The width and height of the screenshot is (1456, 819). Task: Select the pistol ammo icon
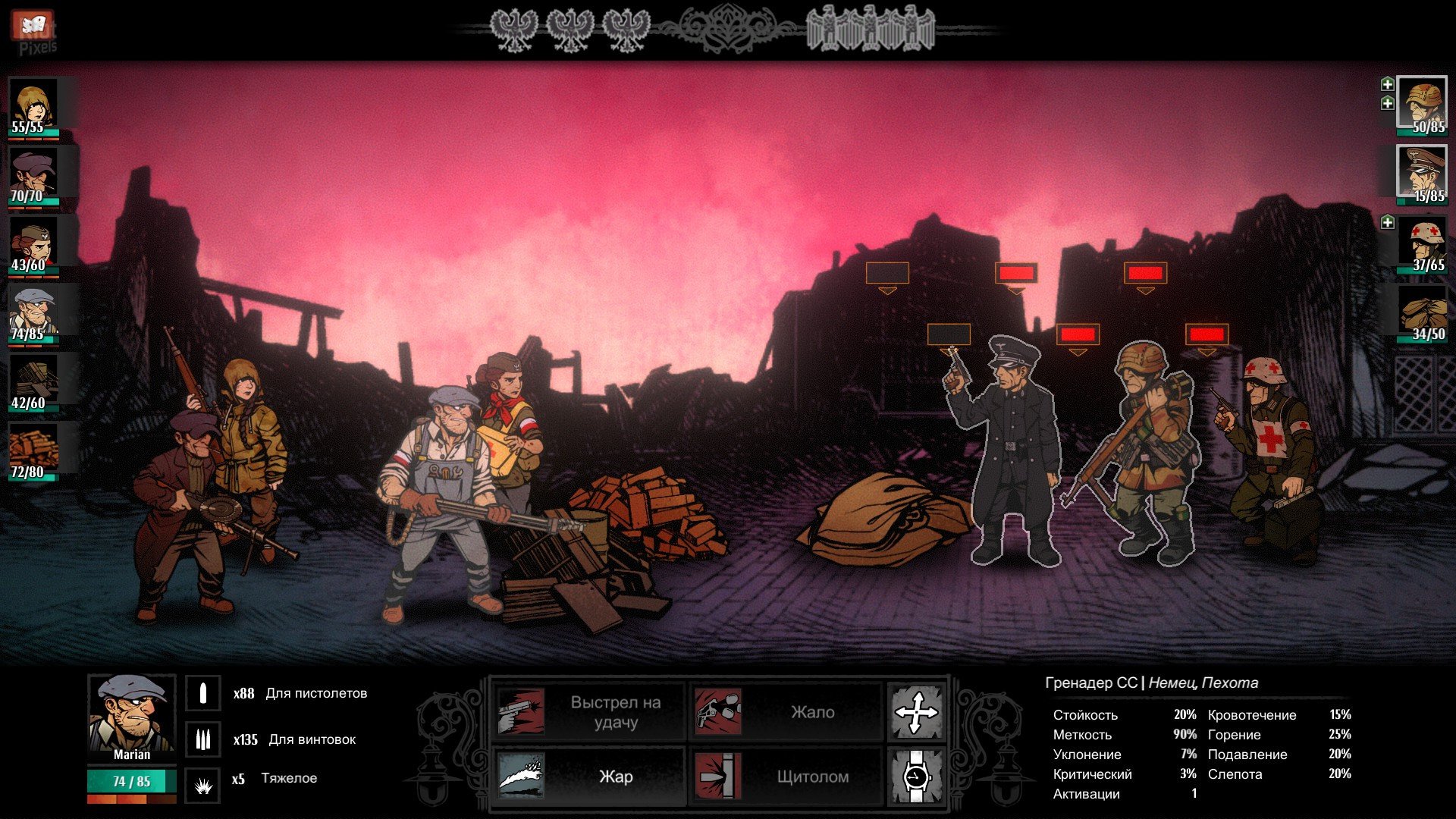(203, 693)
